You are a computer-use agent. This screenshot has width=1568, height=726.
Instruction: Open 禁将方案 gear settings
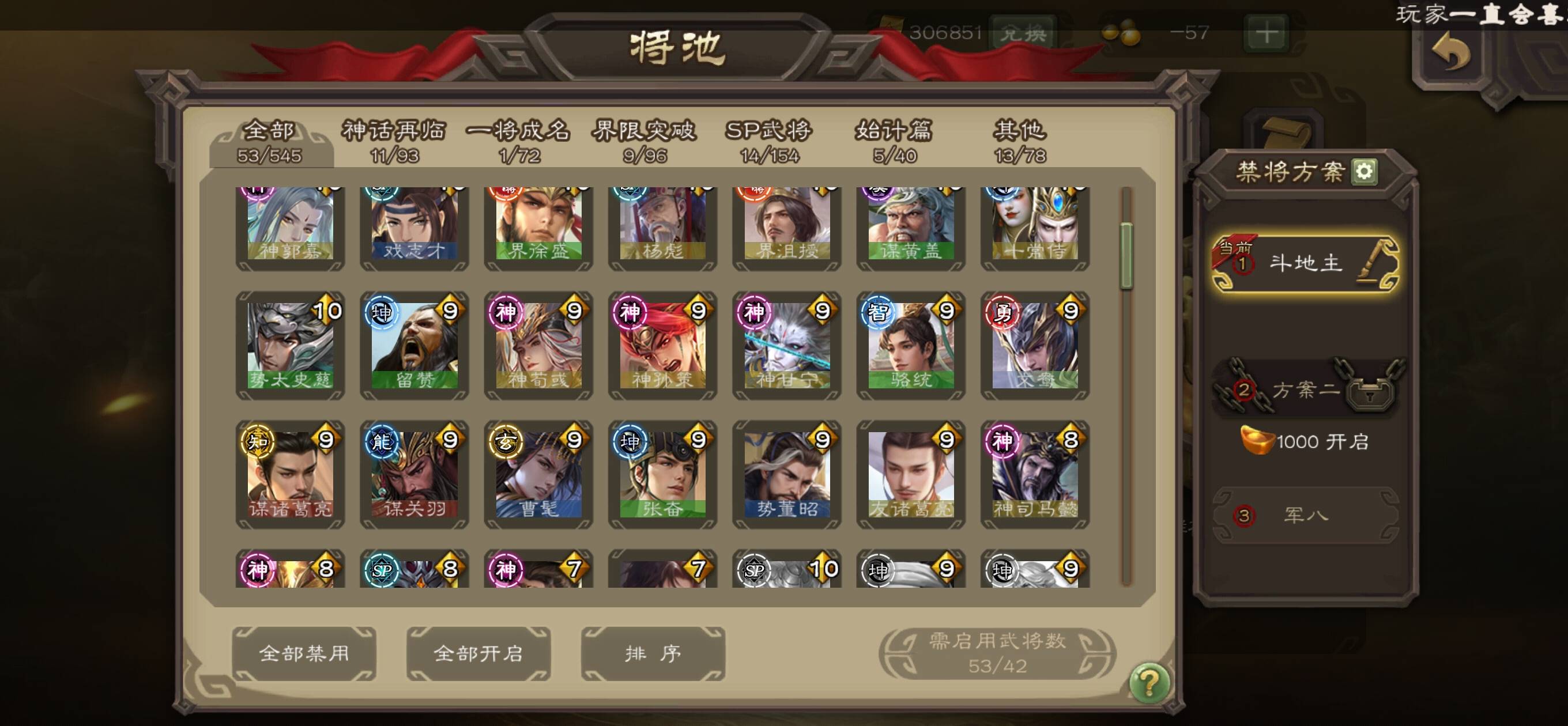[x=1363, y=172]
